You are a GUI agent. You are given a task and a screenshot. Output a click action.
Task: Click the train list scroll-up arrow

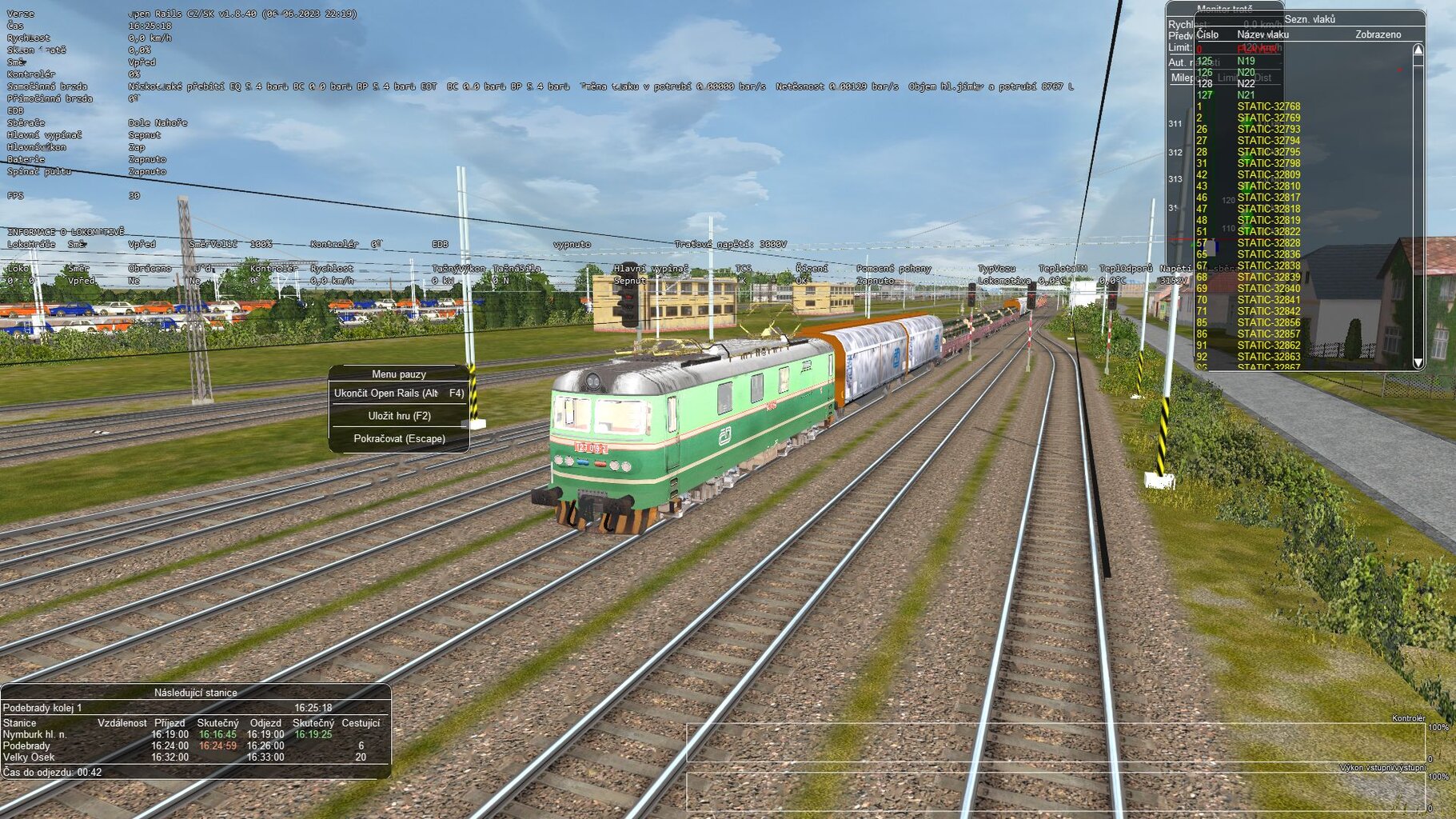(x=1418, y=50)
